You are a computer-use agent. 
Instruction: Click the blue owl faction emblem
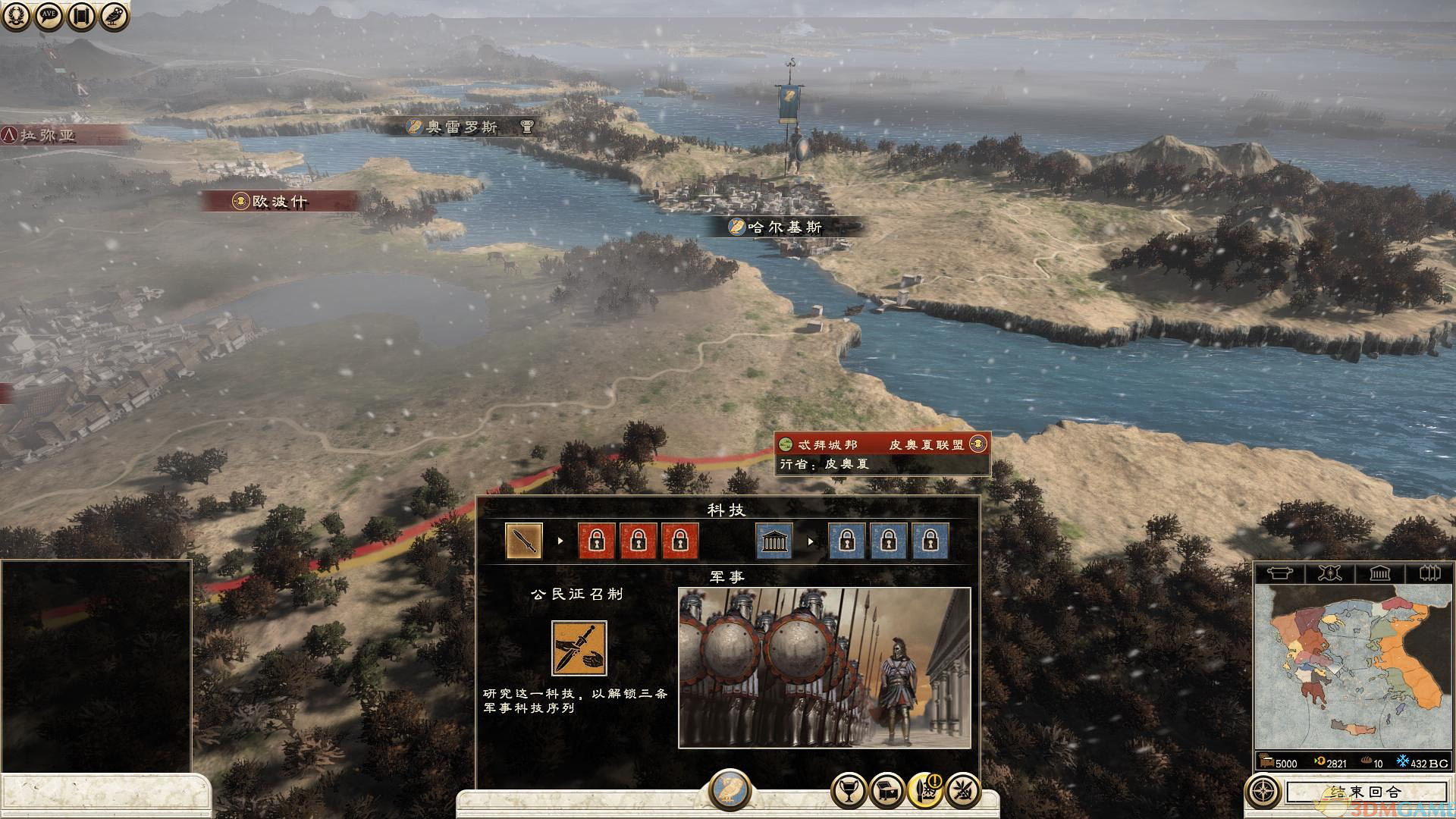[730, 789]
